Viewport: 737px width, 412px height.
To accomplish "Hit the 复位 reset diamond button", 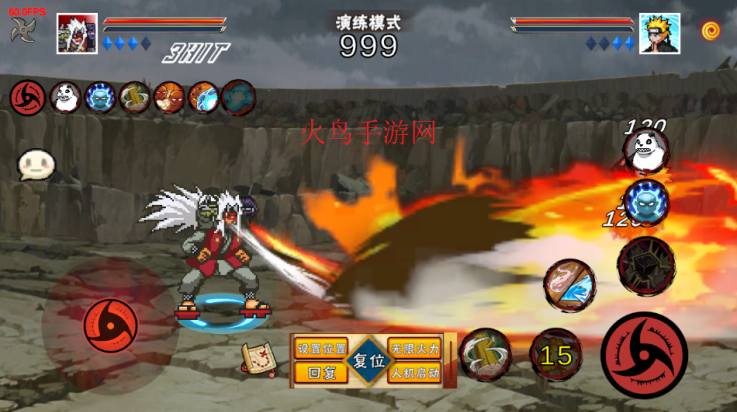I will 368,361.
